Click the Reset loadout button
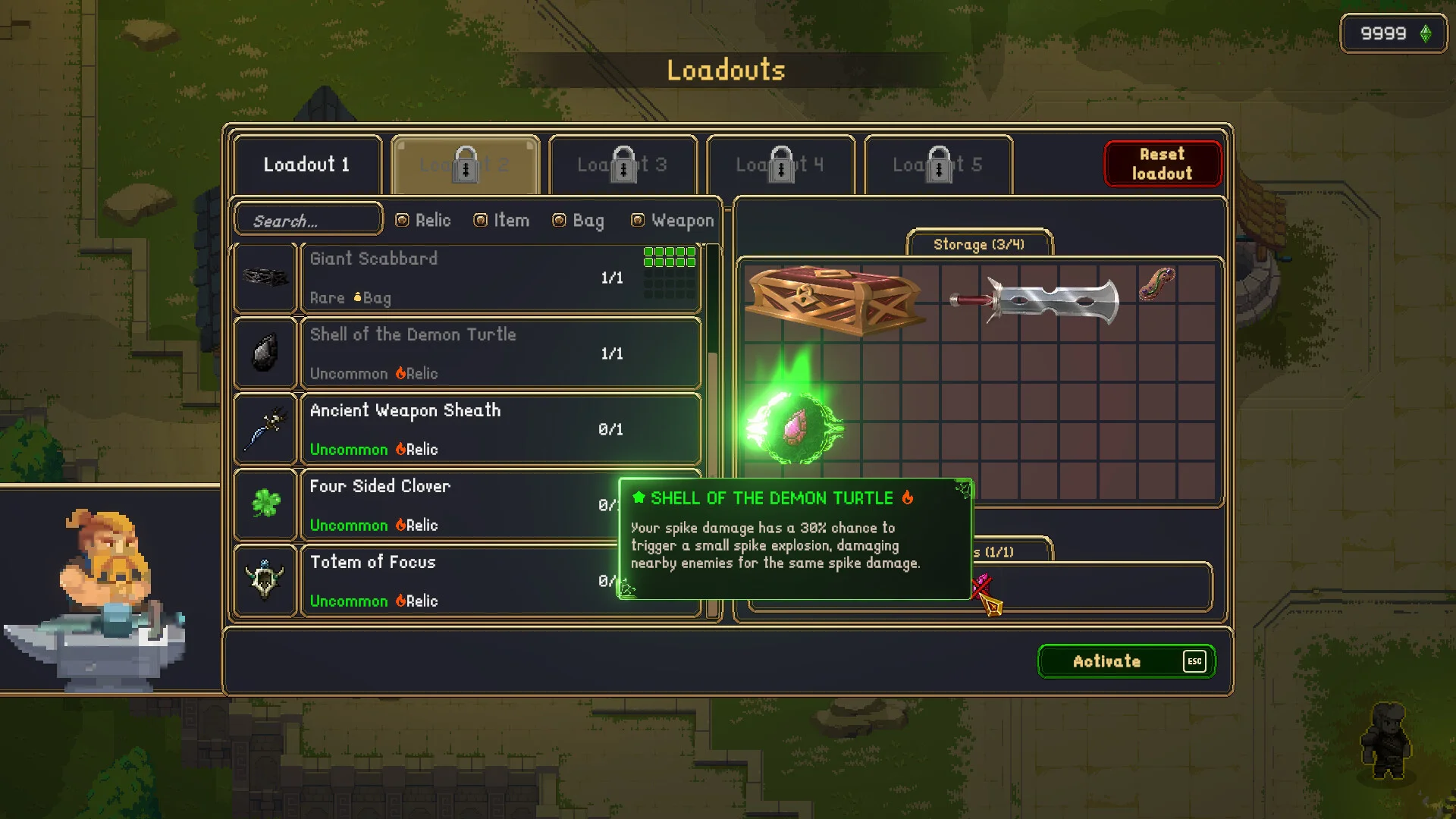 1162,164
